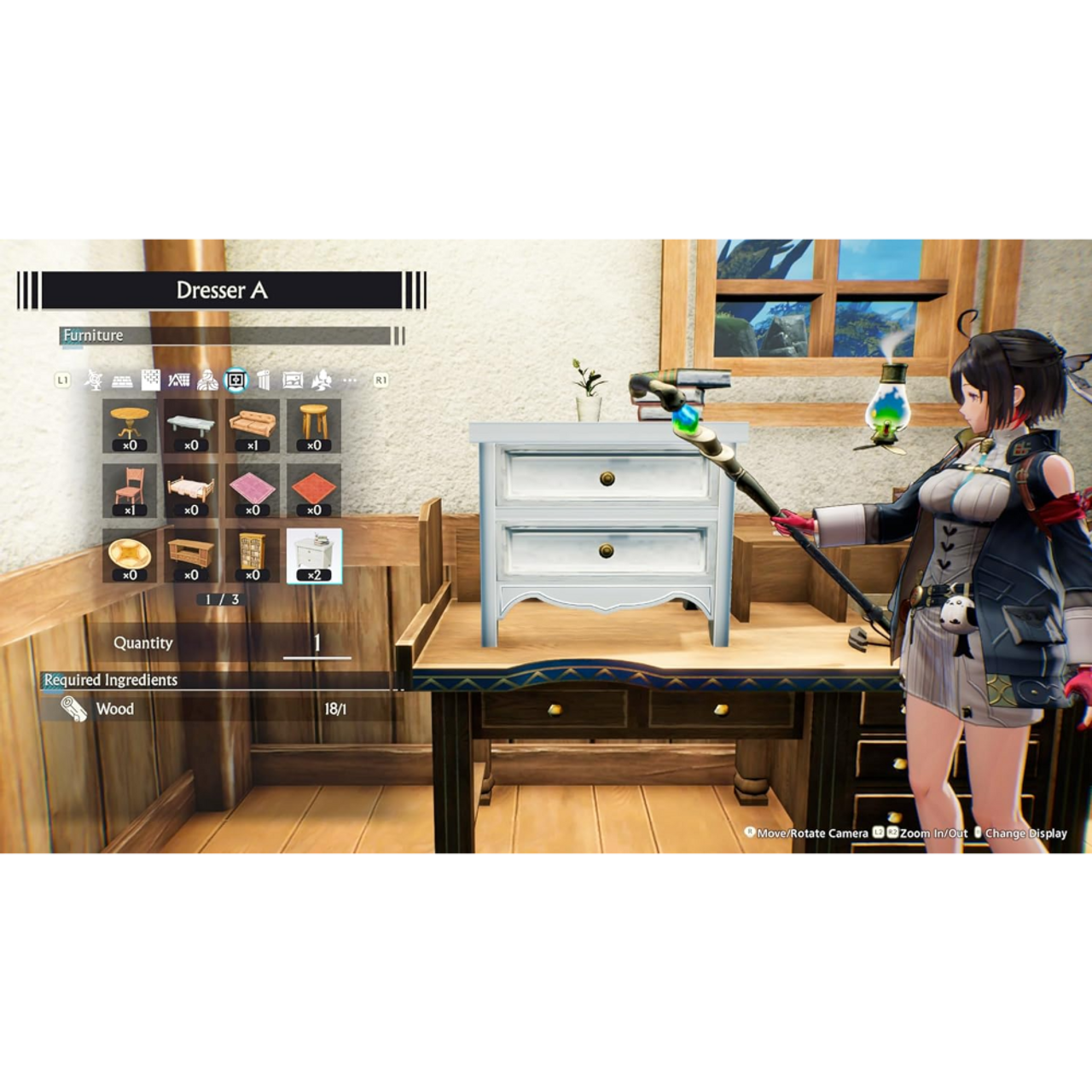Expand hidden categories via the ellipsis
Screen dimensions: 1092x1092
pos(351,381)
